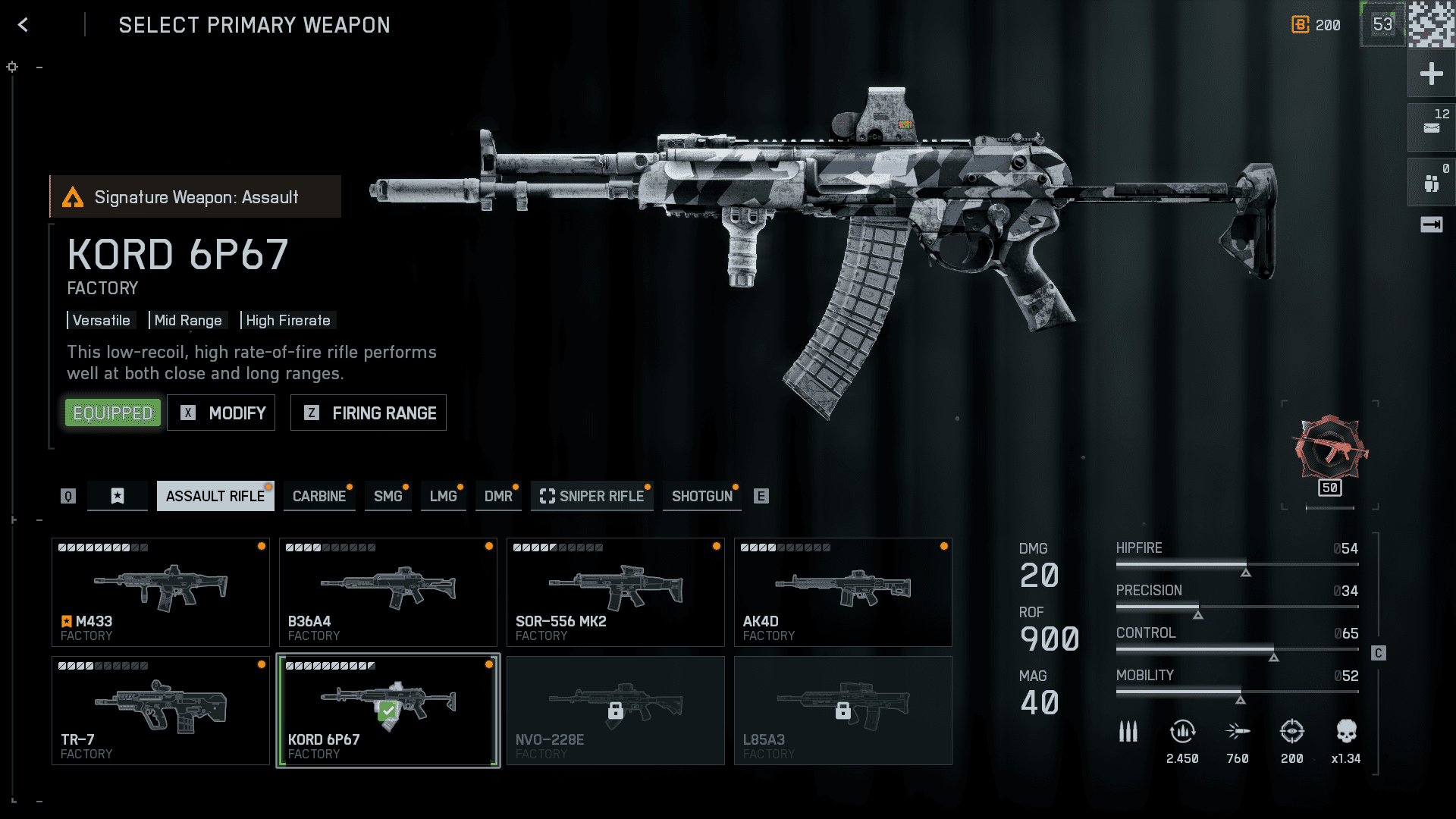This screenshot has height=819, width=1456.
Task: Choose the SOR-556 MK2 rifle
Action: click(x=616, y=592)
